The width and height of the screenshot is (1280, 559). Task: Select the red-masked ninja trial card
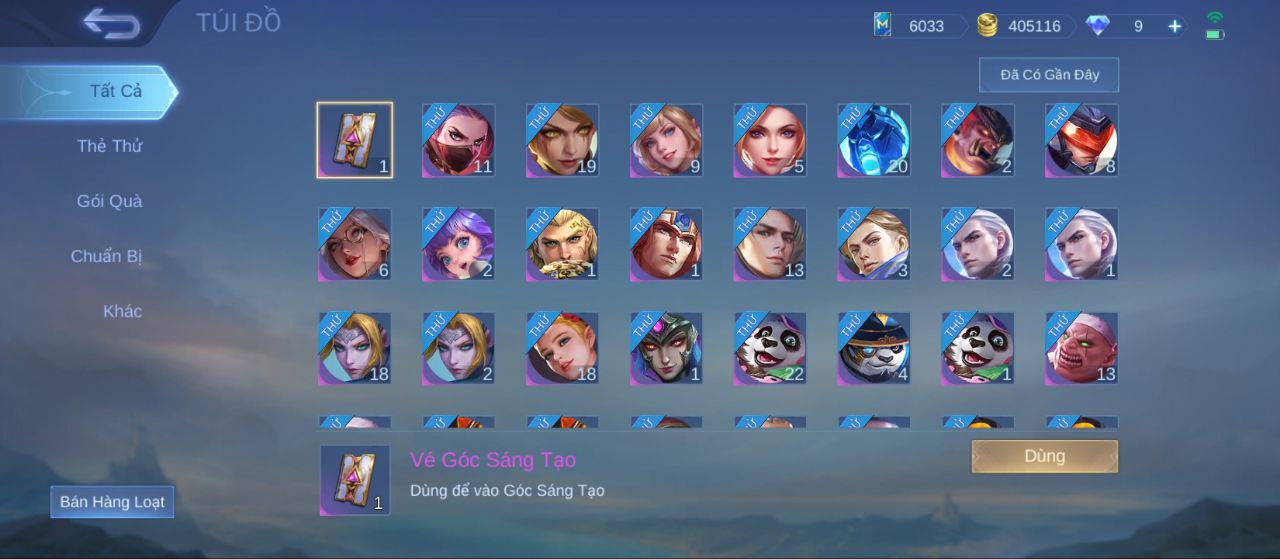pyautogui.click(x=458, y=140)
